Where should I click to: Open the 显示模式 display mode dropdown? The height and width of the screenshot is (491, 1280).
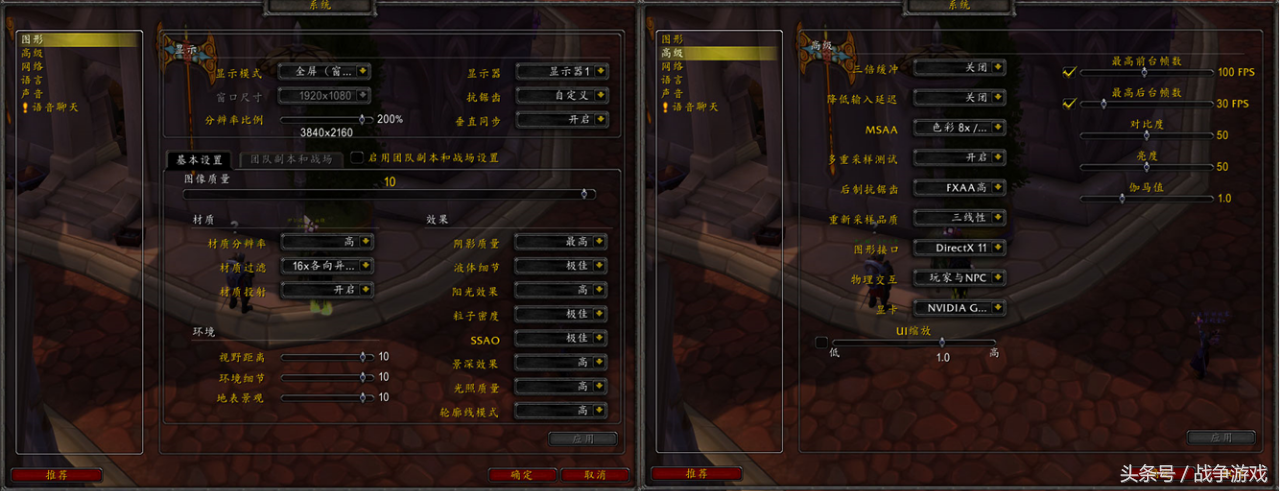click(x=325, y=71)
